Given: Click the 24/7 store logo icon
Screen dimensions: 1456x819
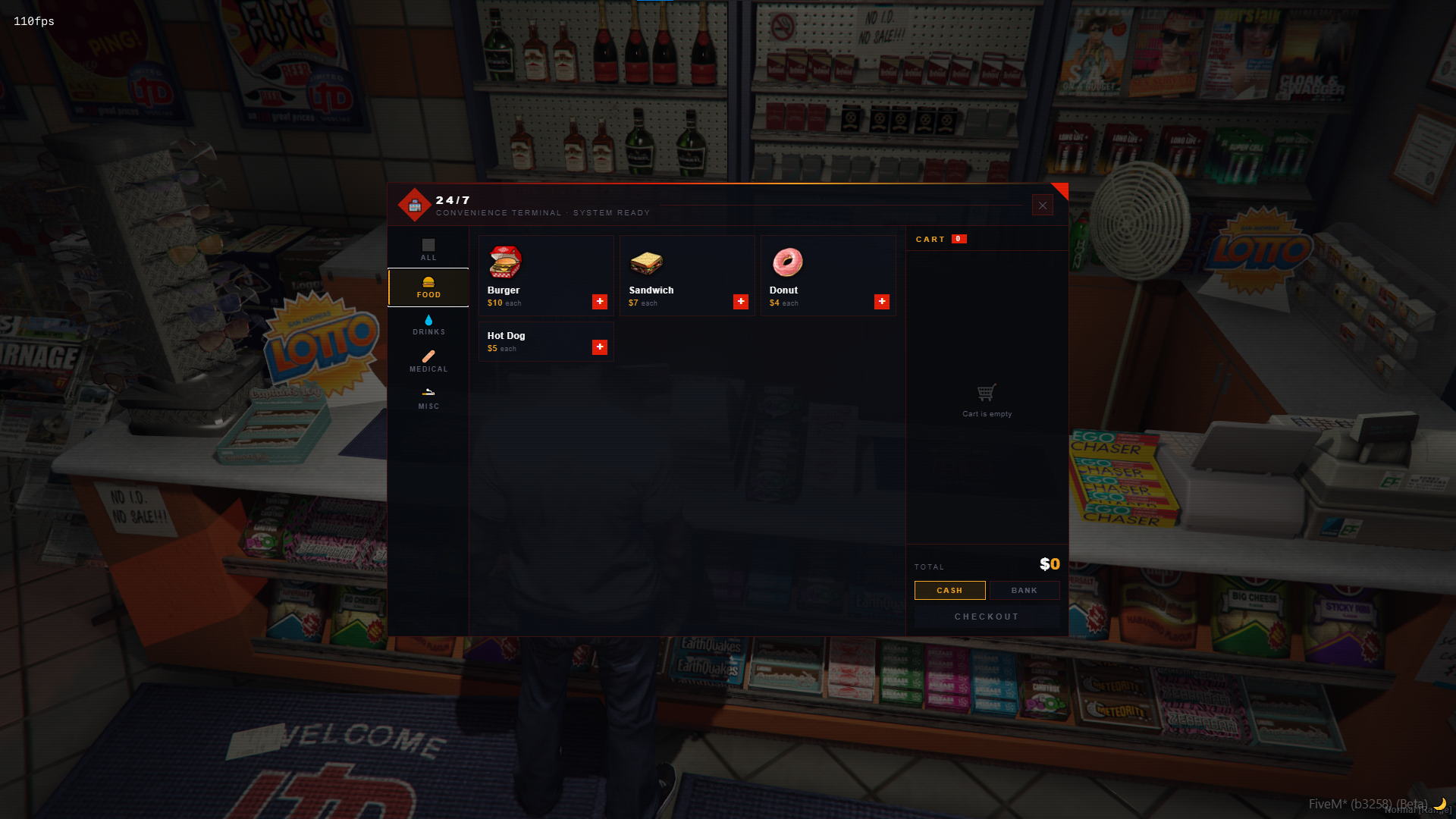Looking at the screenshot, I should pyautogui.click(x=416, y=205).
